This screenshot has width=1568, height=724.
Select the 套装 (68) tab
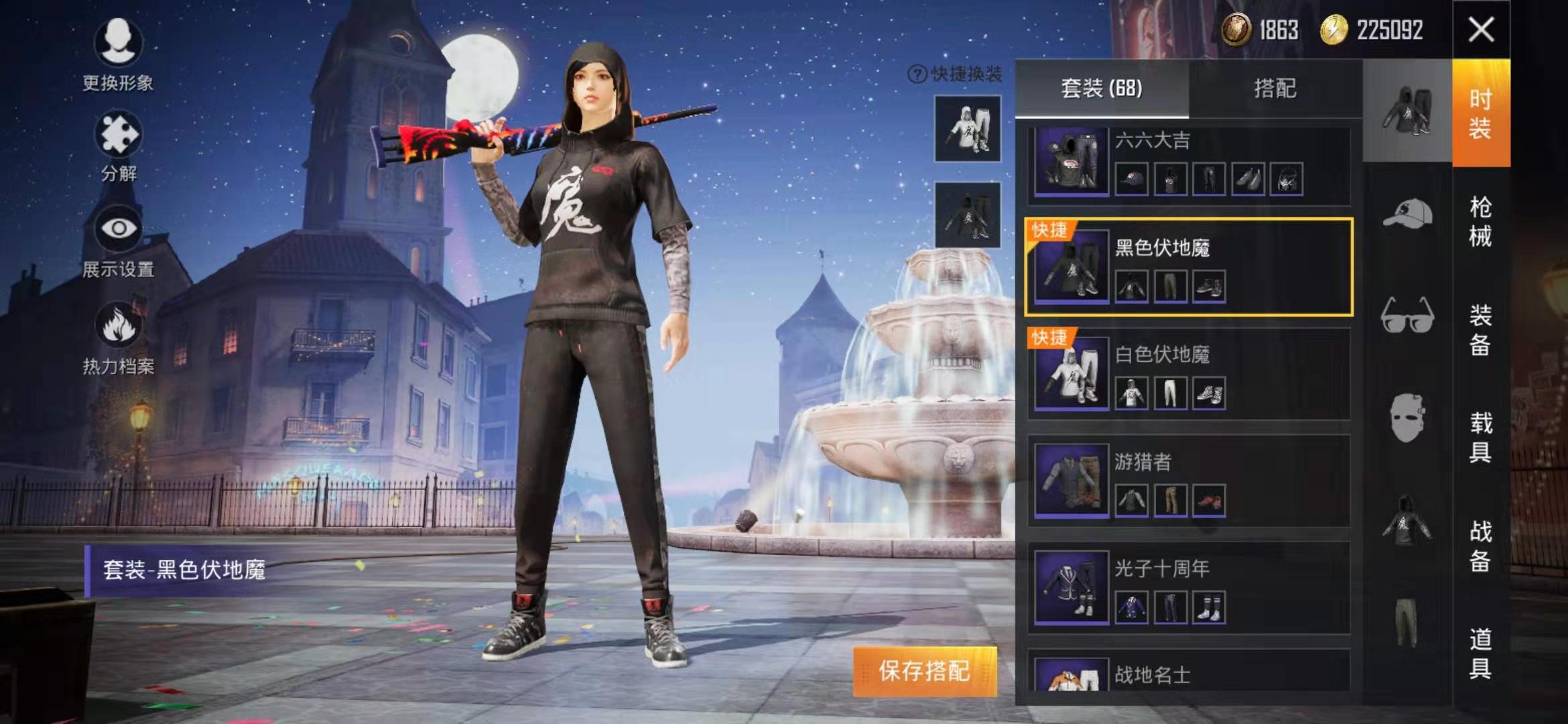[x=1102, y=88]
